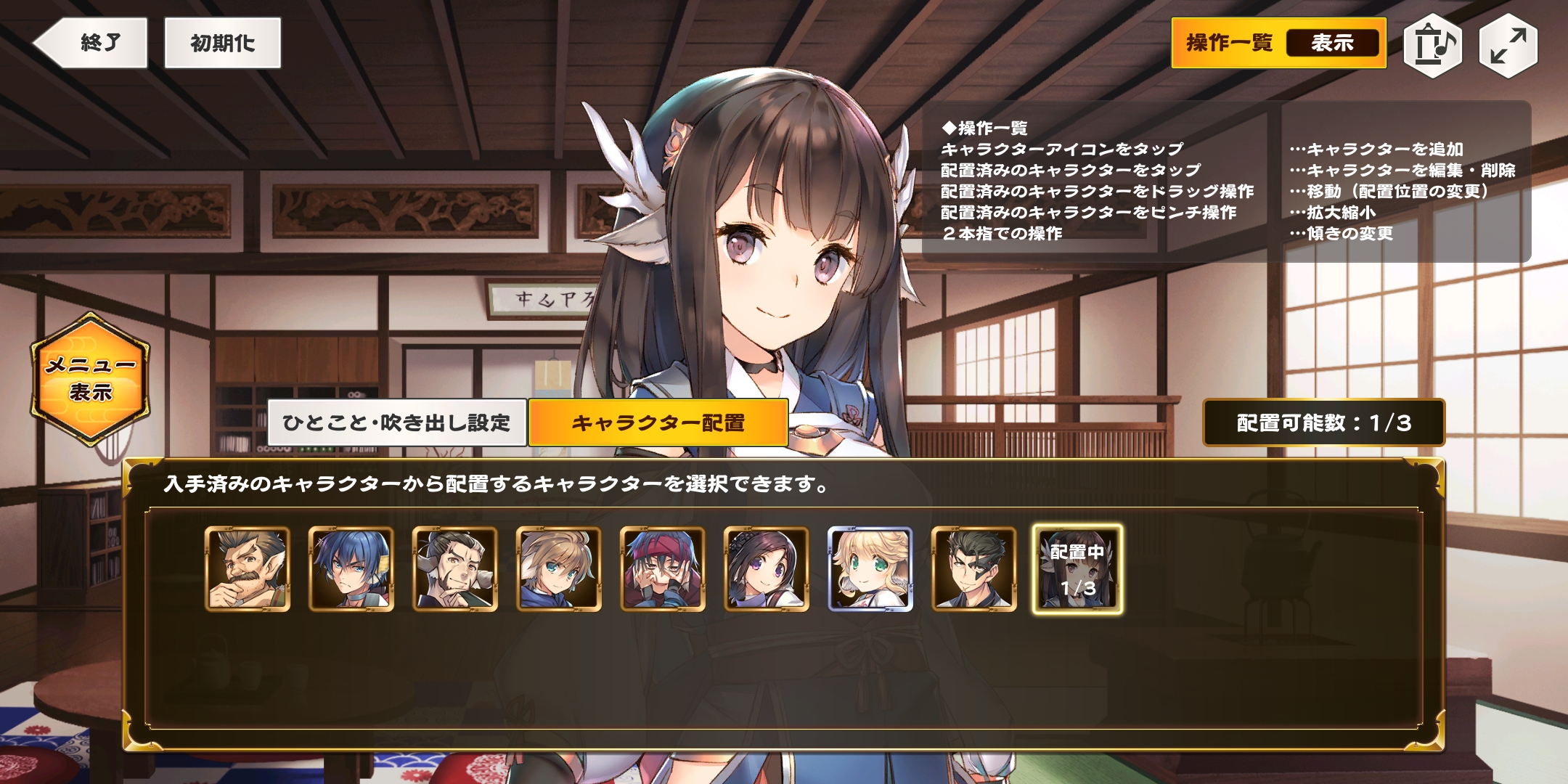Add the light-brown-haired boy with teal eyes
Viewport: 1568px width, 784px height.
point(559,569)
